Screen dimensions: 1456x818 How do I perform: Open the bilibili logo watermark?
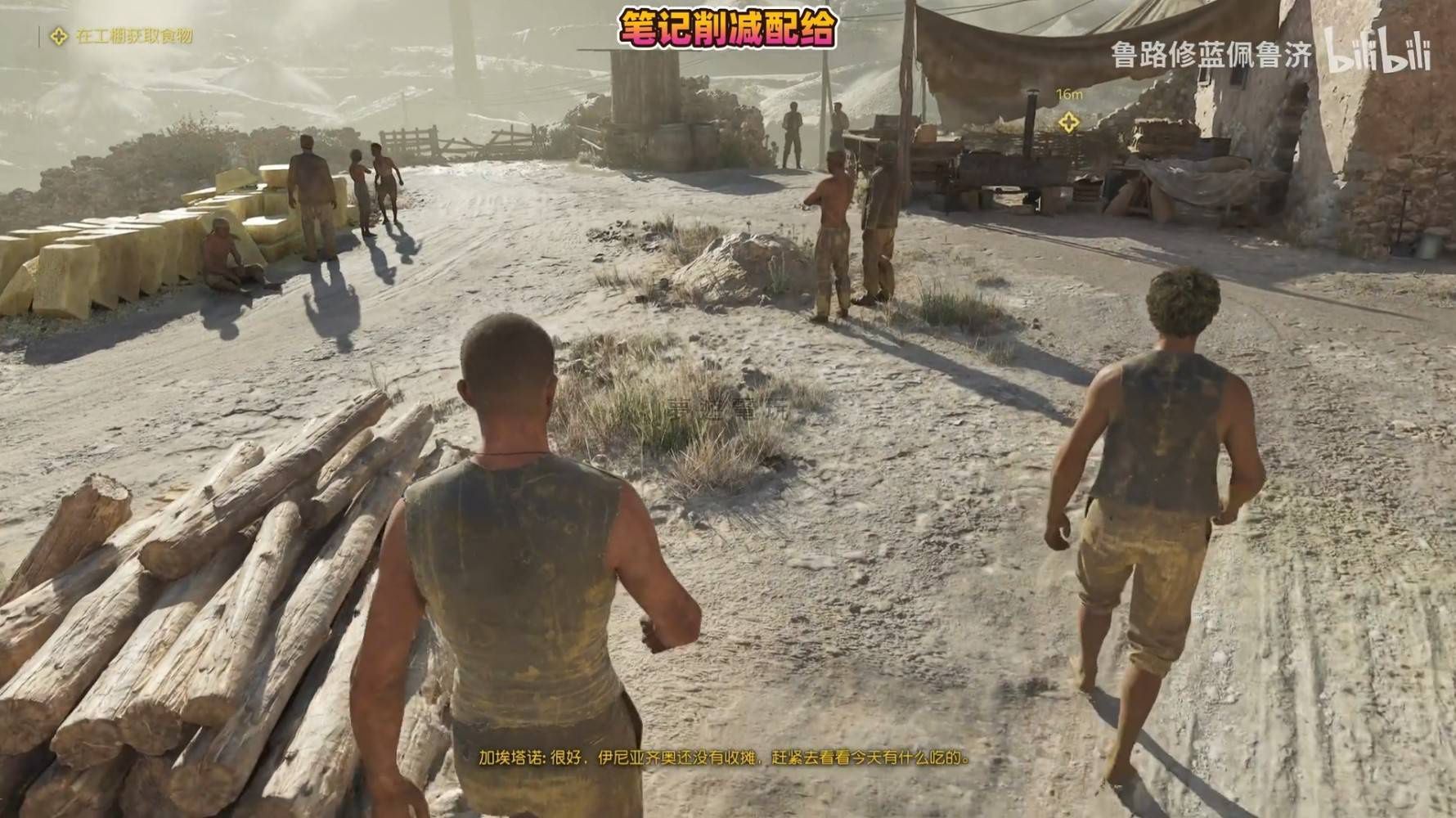[x=1377, y=52]
